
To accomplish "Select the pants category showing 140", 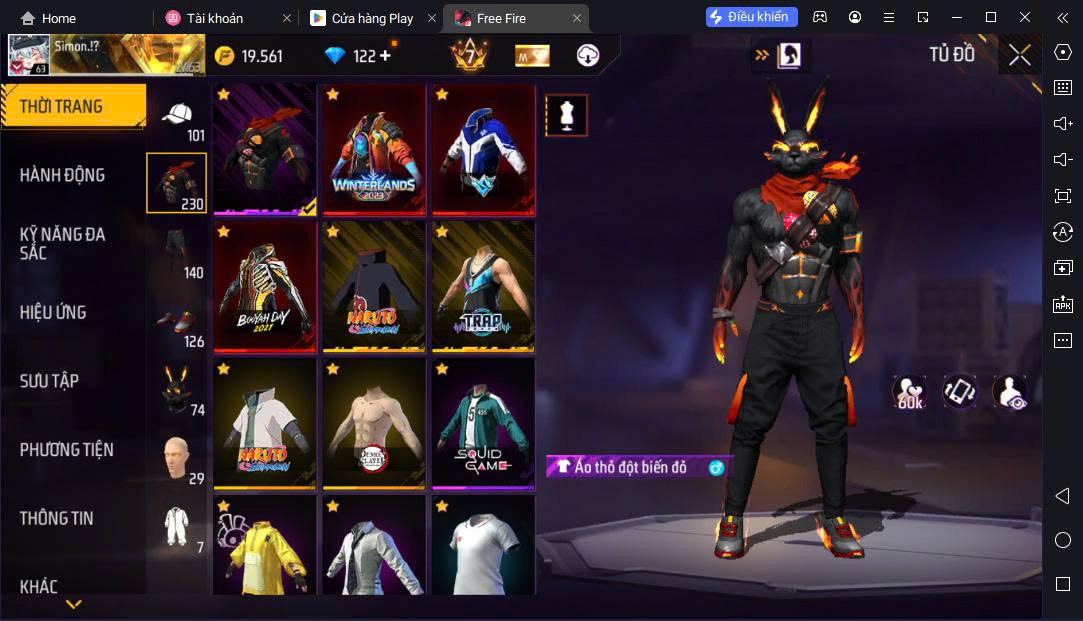I will pyautogui.click(x=178, y=251).
